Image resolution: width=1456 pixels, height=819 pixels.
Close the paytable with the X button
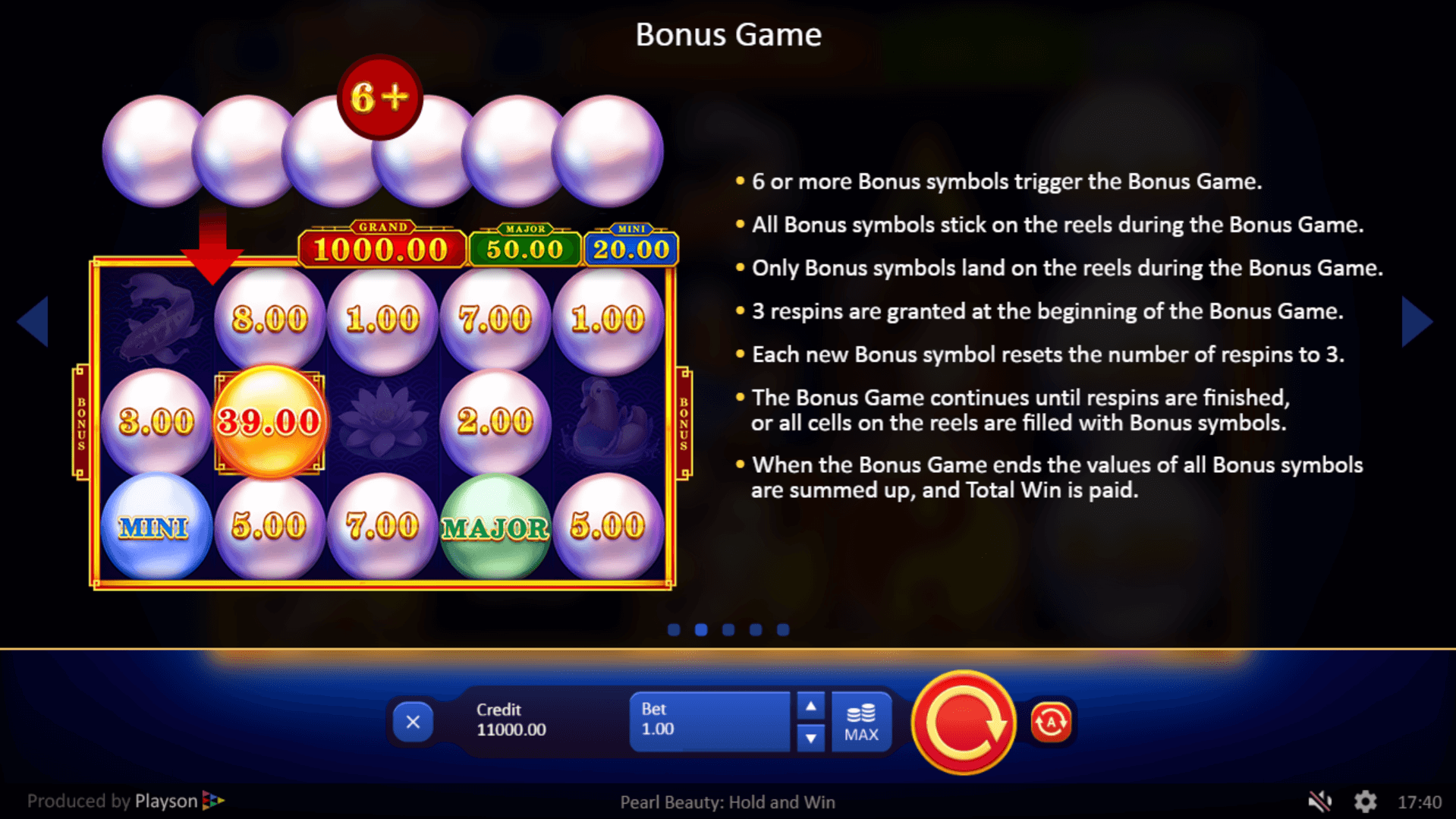(x=413, y=722)
